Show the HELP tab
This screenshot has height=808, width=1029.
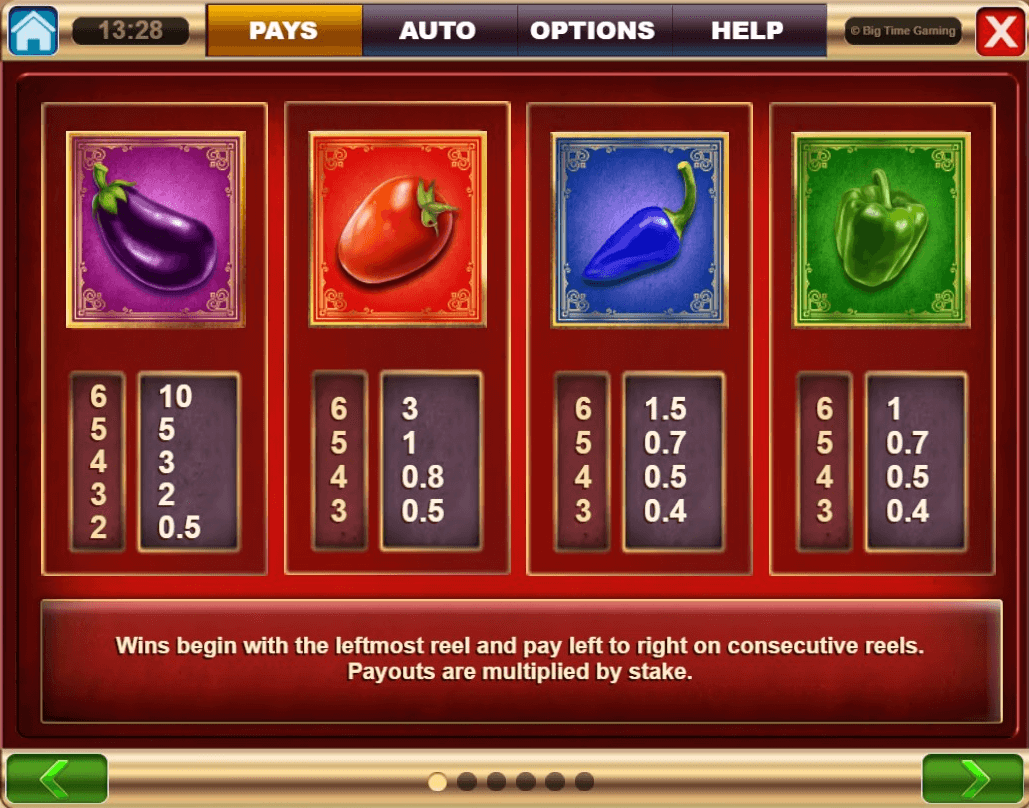coord(748,31)
